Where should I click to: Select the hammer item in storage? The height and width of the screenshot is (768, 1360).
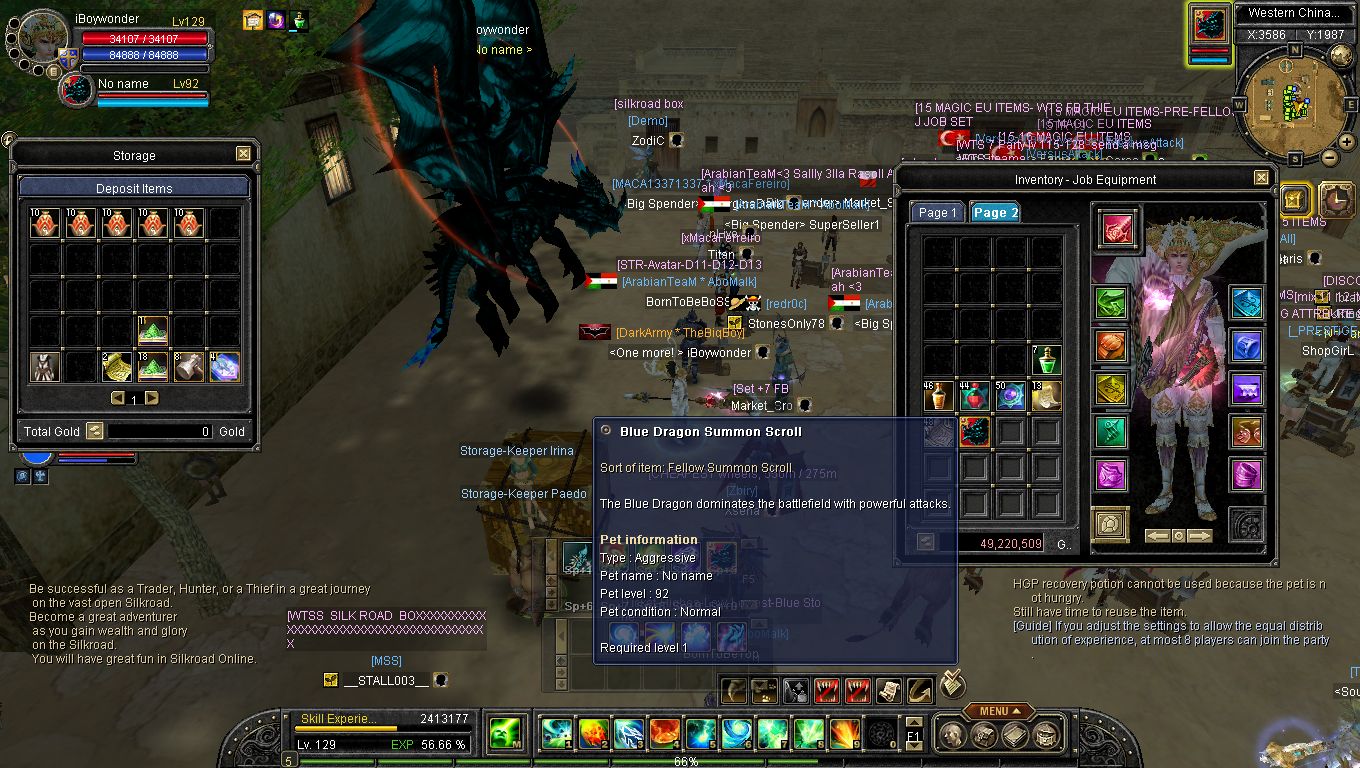(189, 367)
